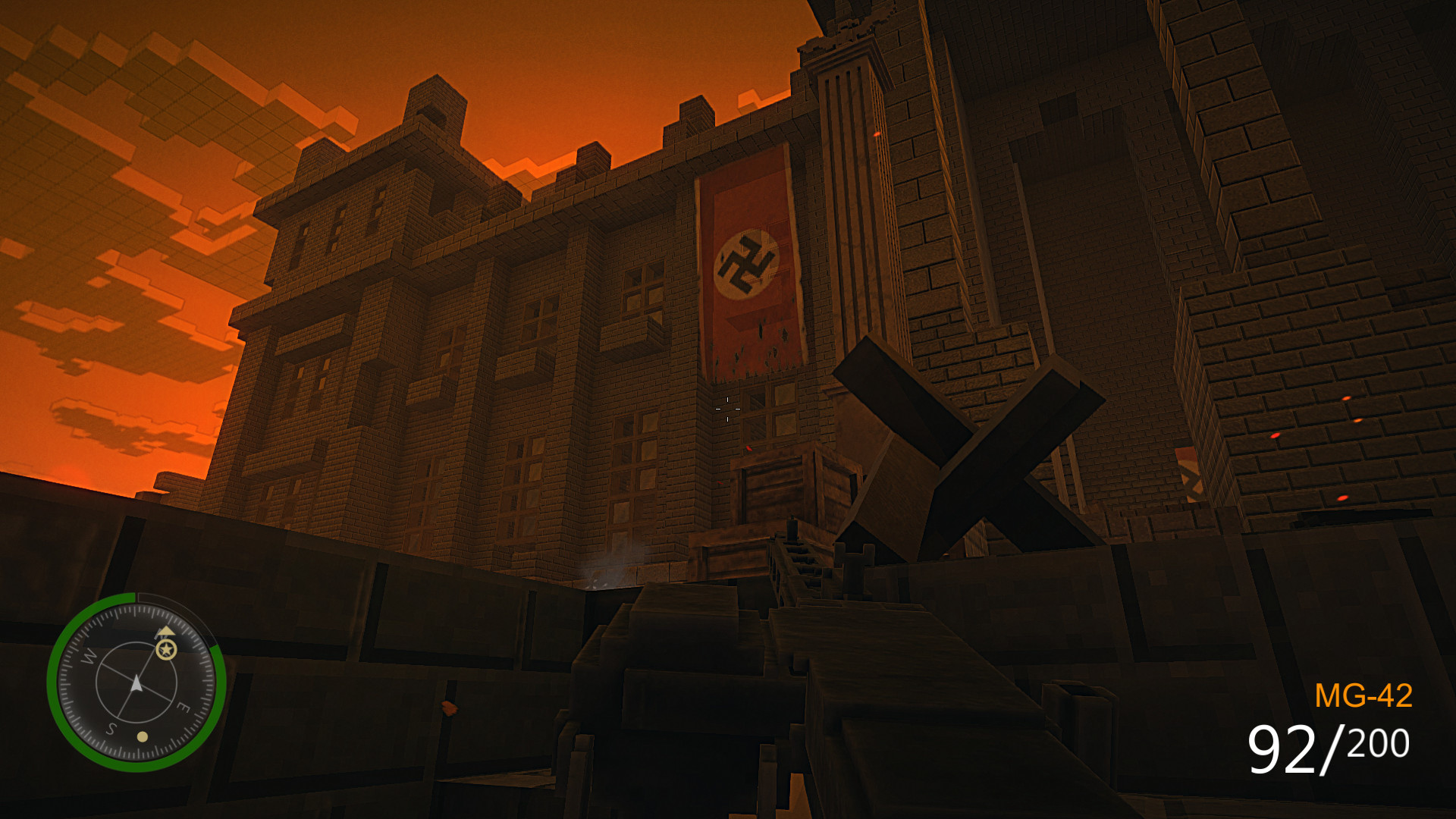The image size is (1456, 819).
Task: Select the yellow triangle marker on the compass
Action: 165,631
